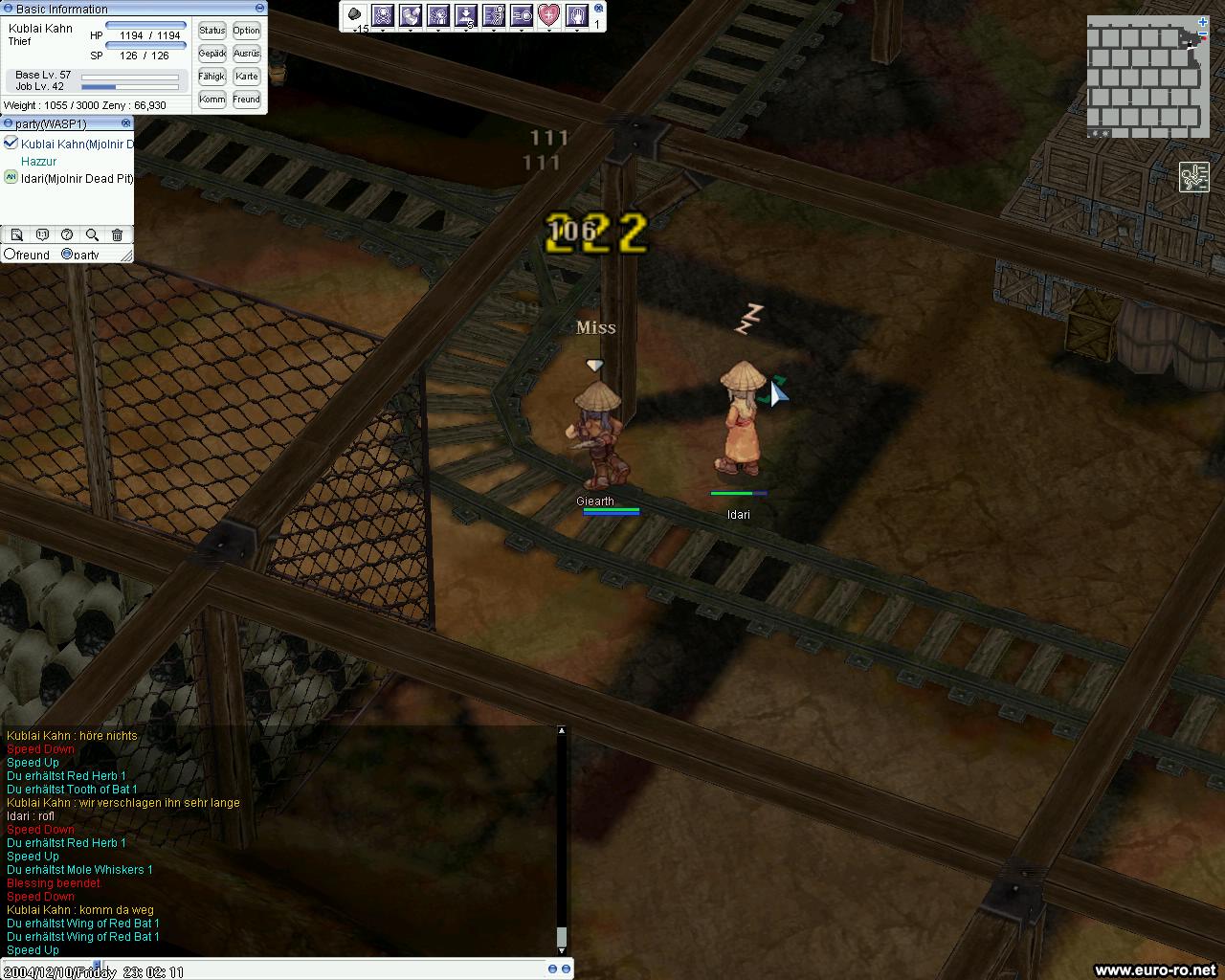The height and width of the screenshot is (980, 1225).
Task: Click the trash can icon in party window
Action: point(117,234)
